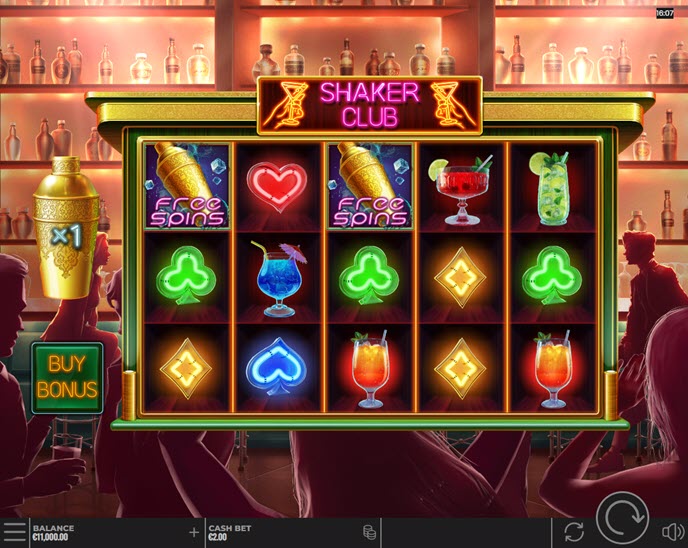Change the cash bet via coin stack icon
The image size is (688, 548).
[369, 532]
